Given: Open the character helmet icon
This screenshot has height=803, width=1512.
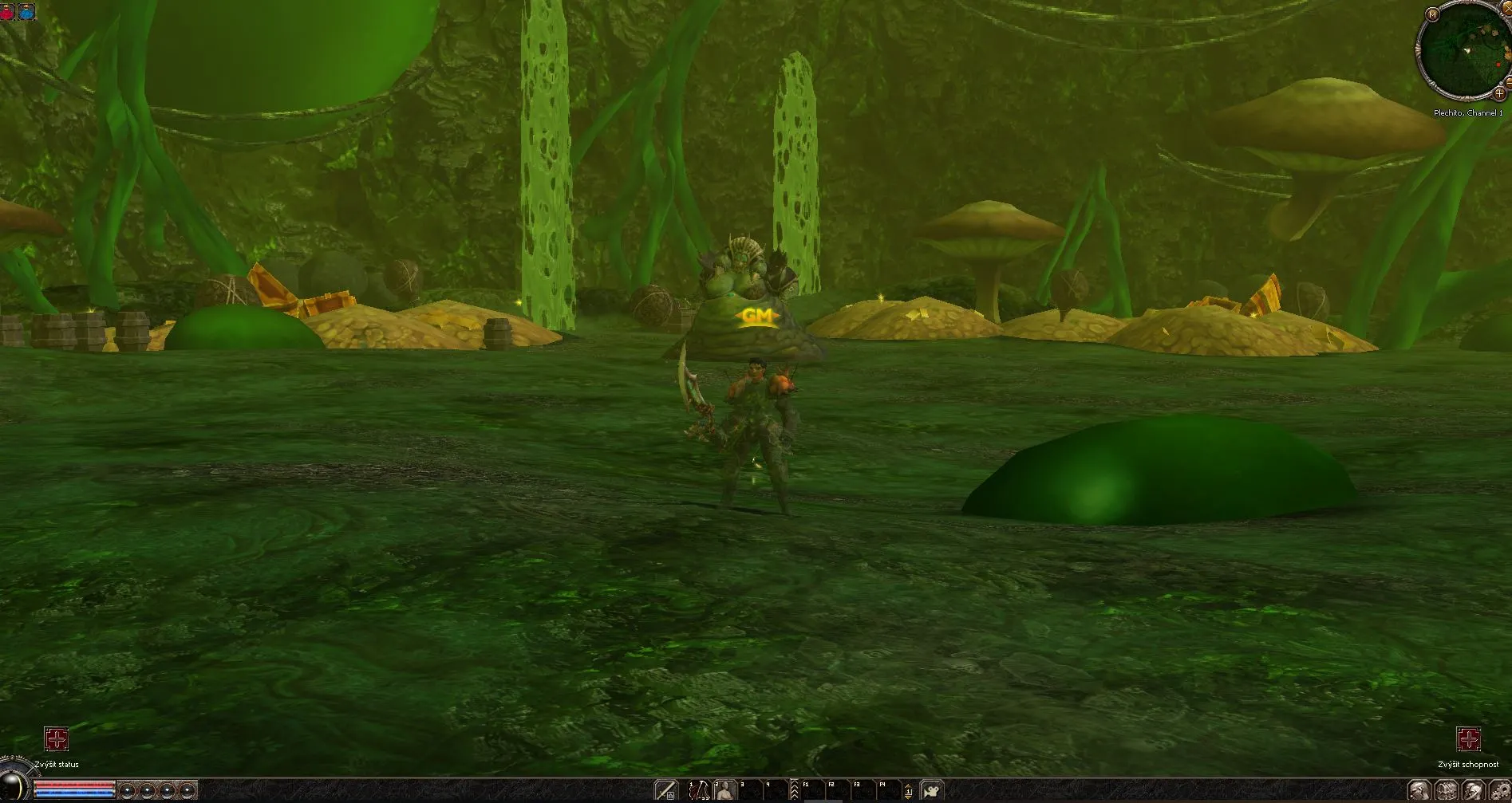Looking at the screenshot, I should pyautogui.click(x=1419, y=791).
